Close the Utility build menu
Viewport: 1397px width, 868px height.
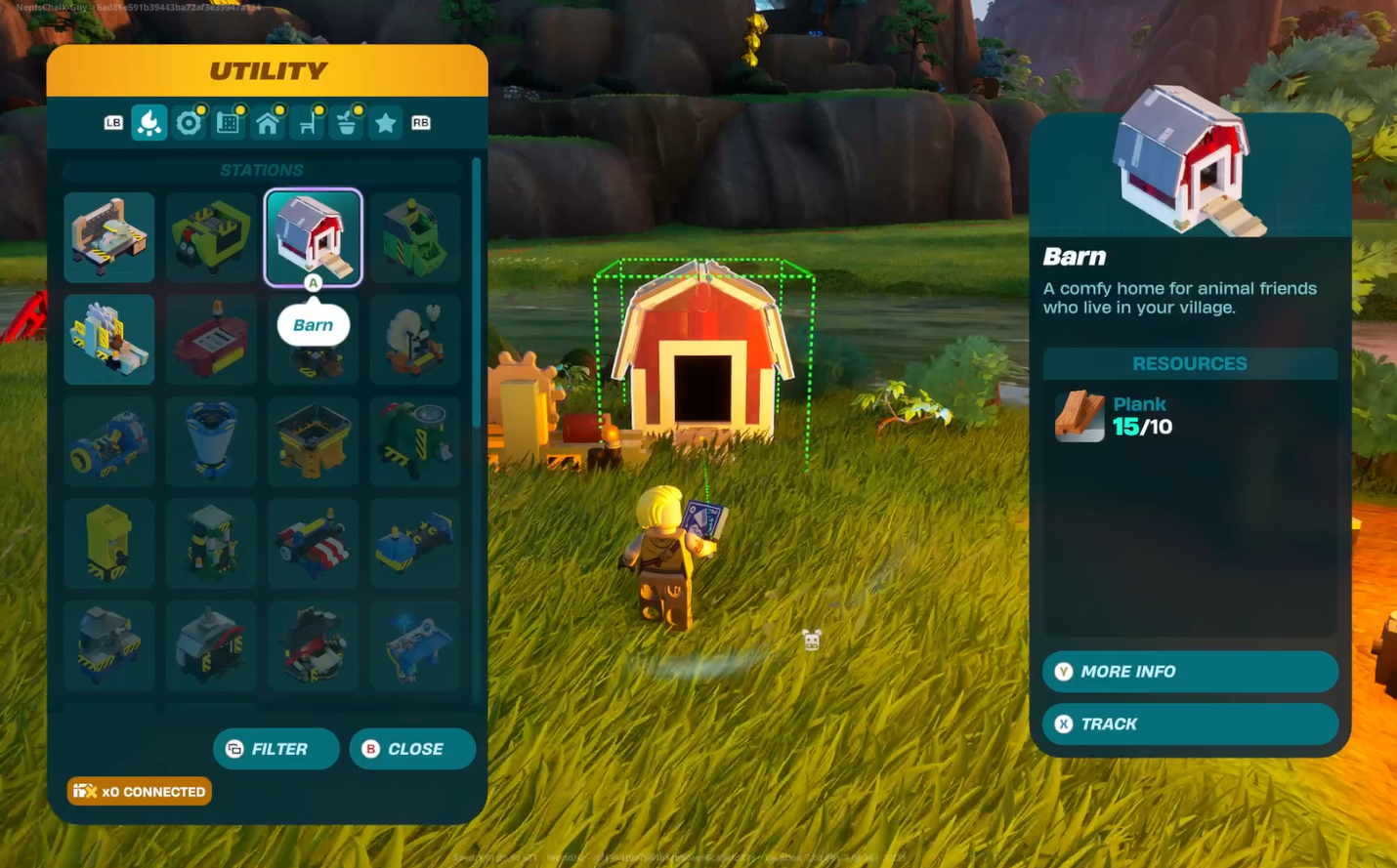click(x=412, y=749)
